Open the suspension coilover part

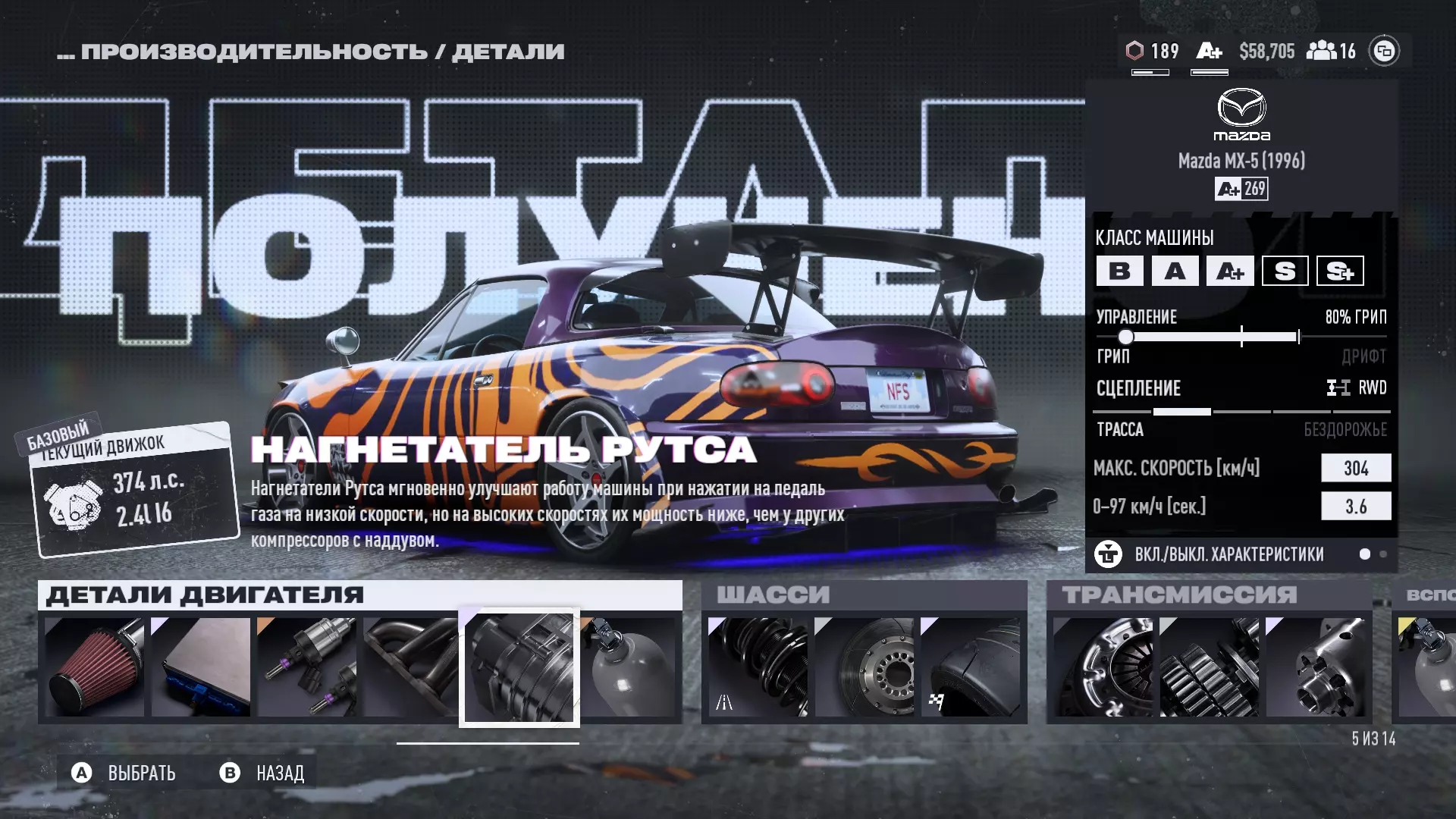point(758,667)
